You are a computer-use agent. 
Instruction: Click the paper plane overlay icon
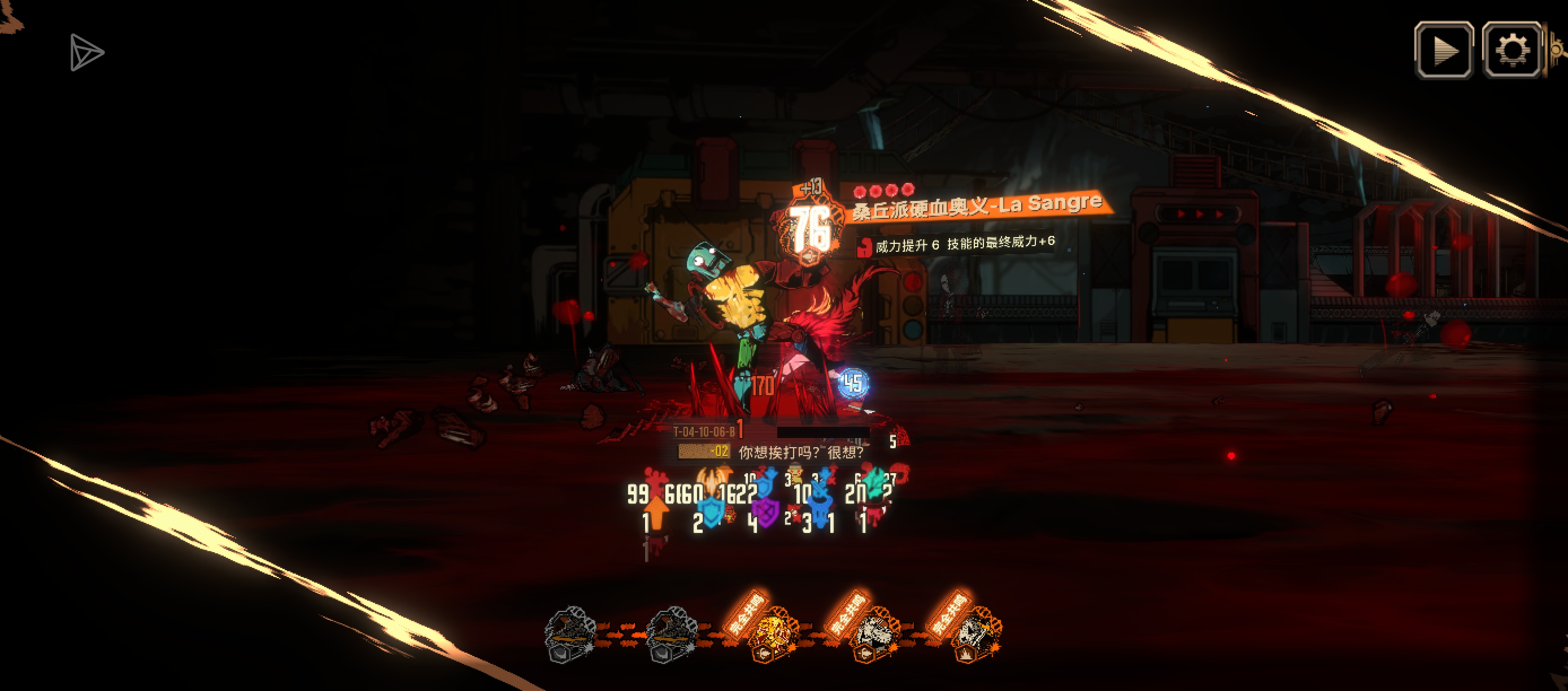pos(86,53)
